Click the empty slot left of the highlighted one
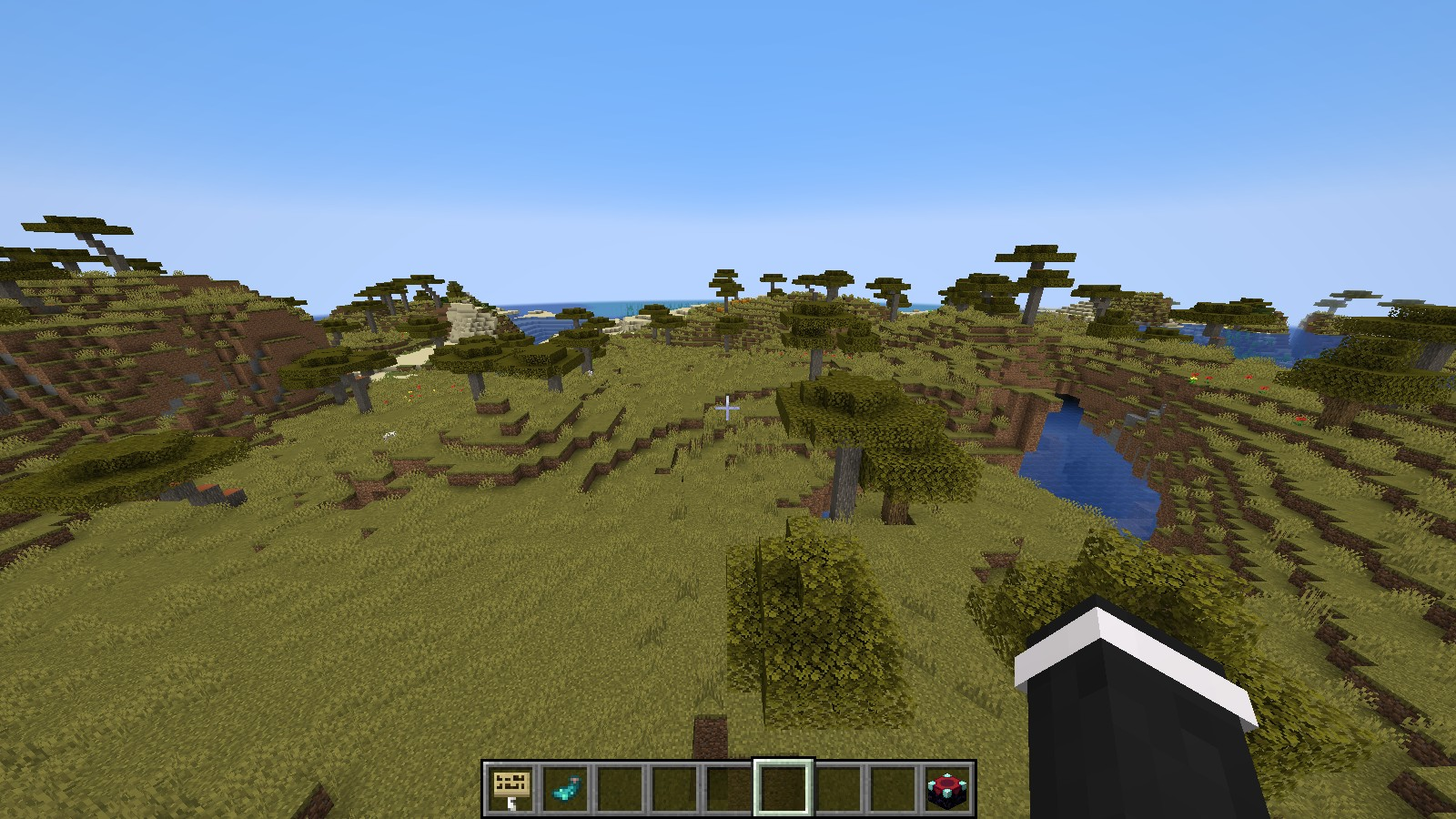 click(728, 784)
